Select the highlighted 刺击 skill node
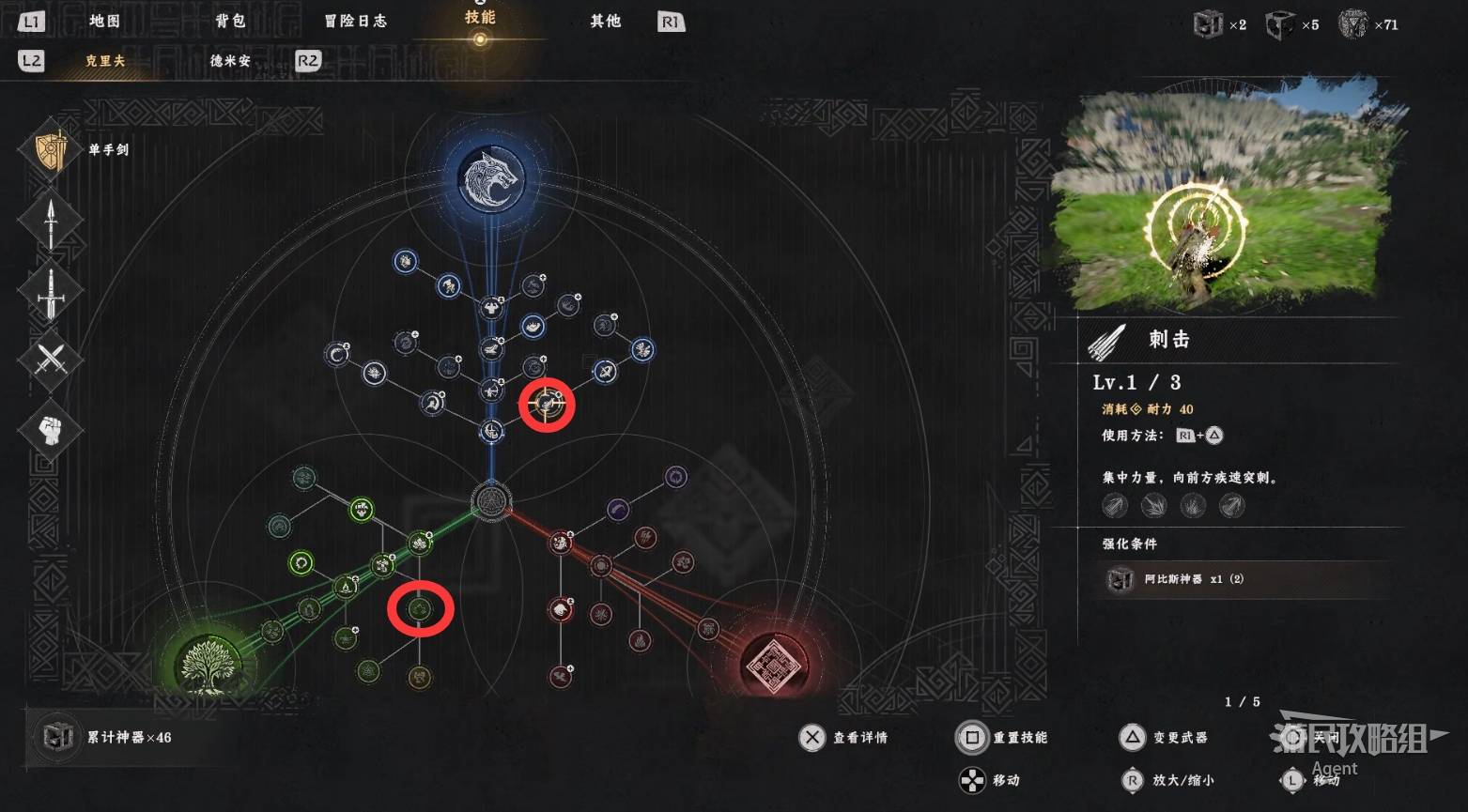Screen dimensions: 1468x812 547,406
